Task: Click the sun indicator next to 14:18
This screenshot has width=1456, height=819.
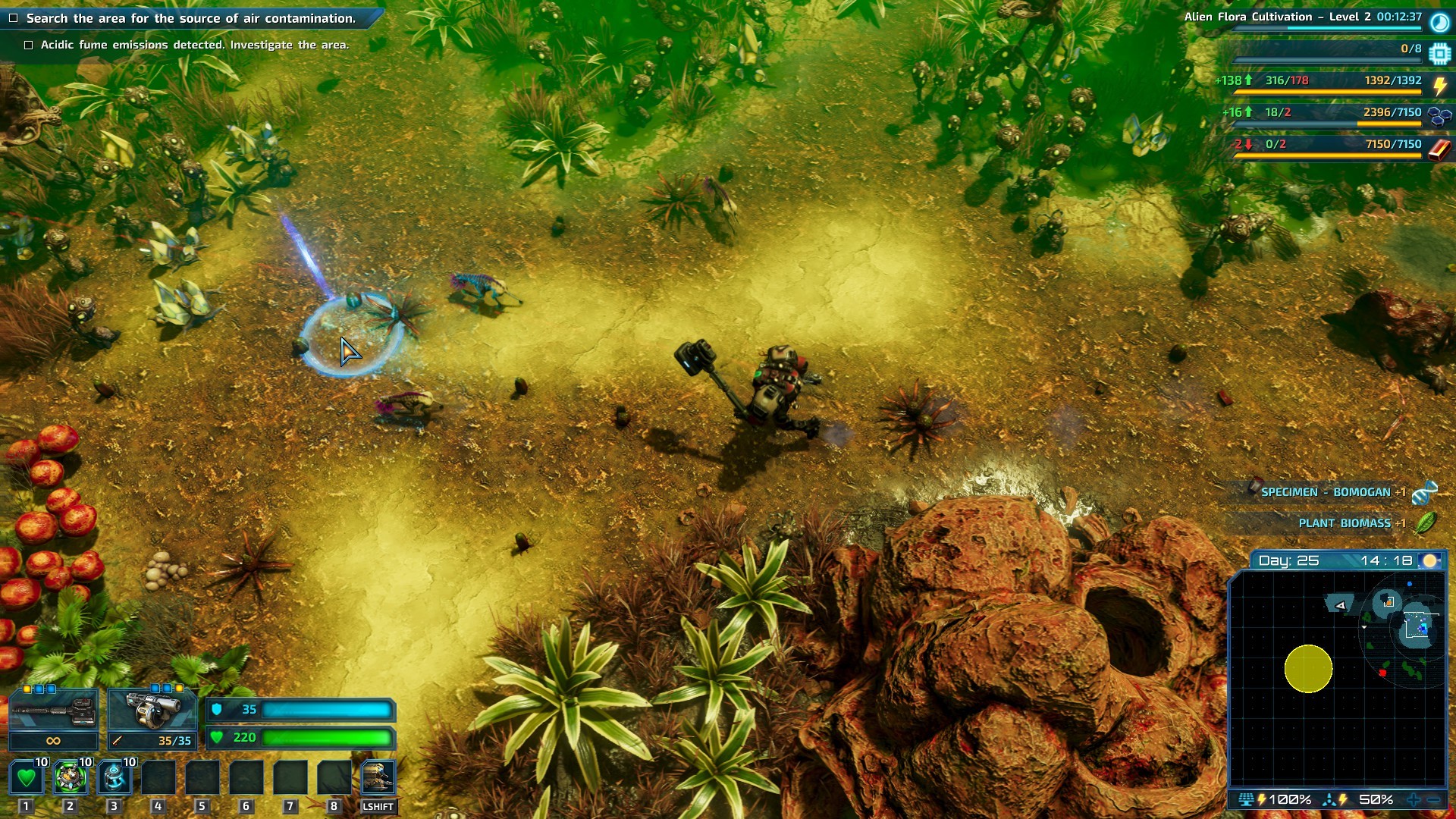Action: point(1429,560)
